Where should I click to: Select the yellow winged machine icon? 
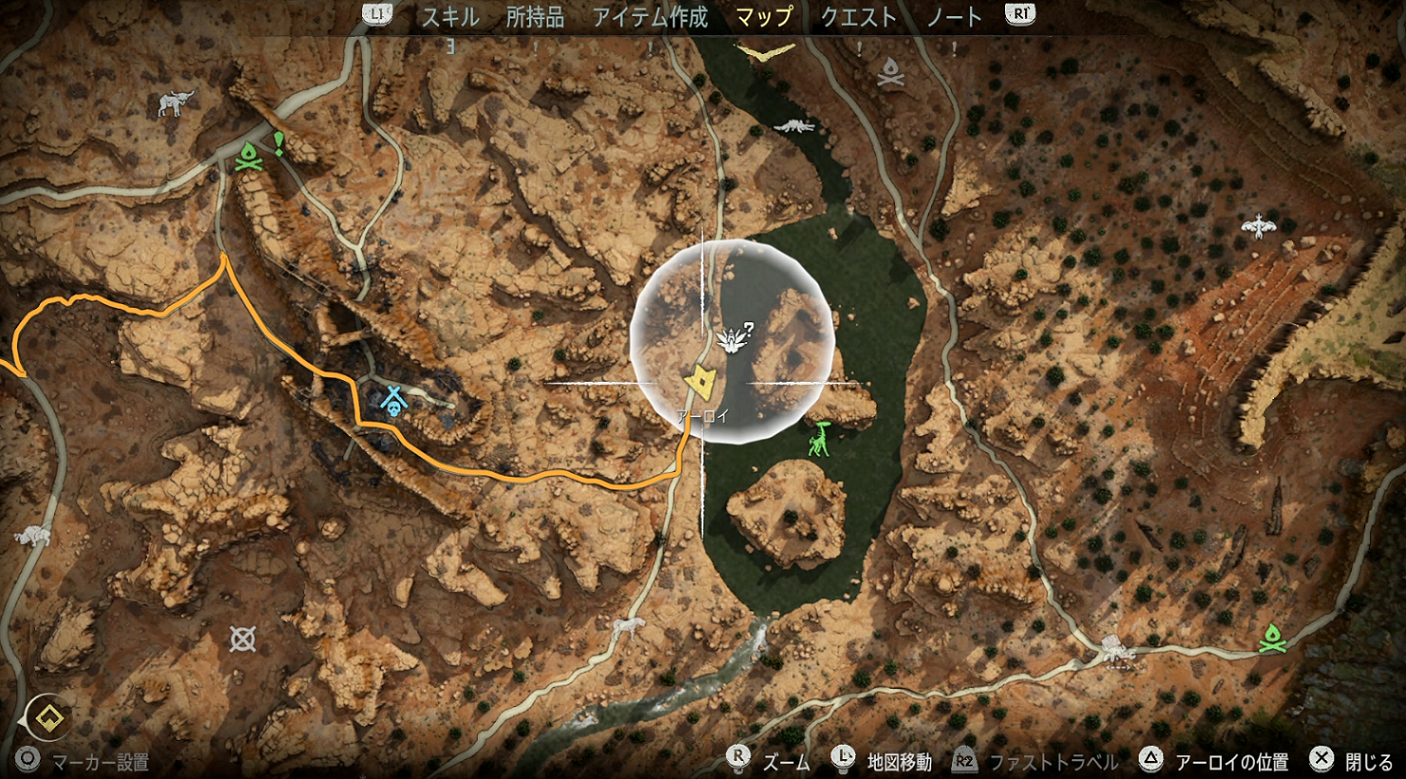765,50
